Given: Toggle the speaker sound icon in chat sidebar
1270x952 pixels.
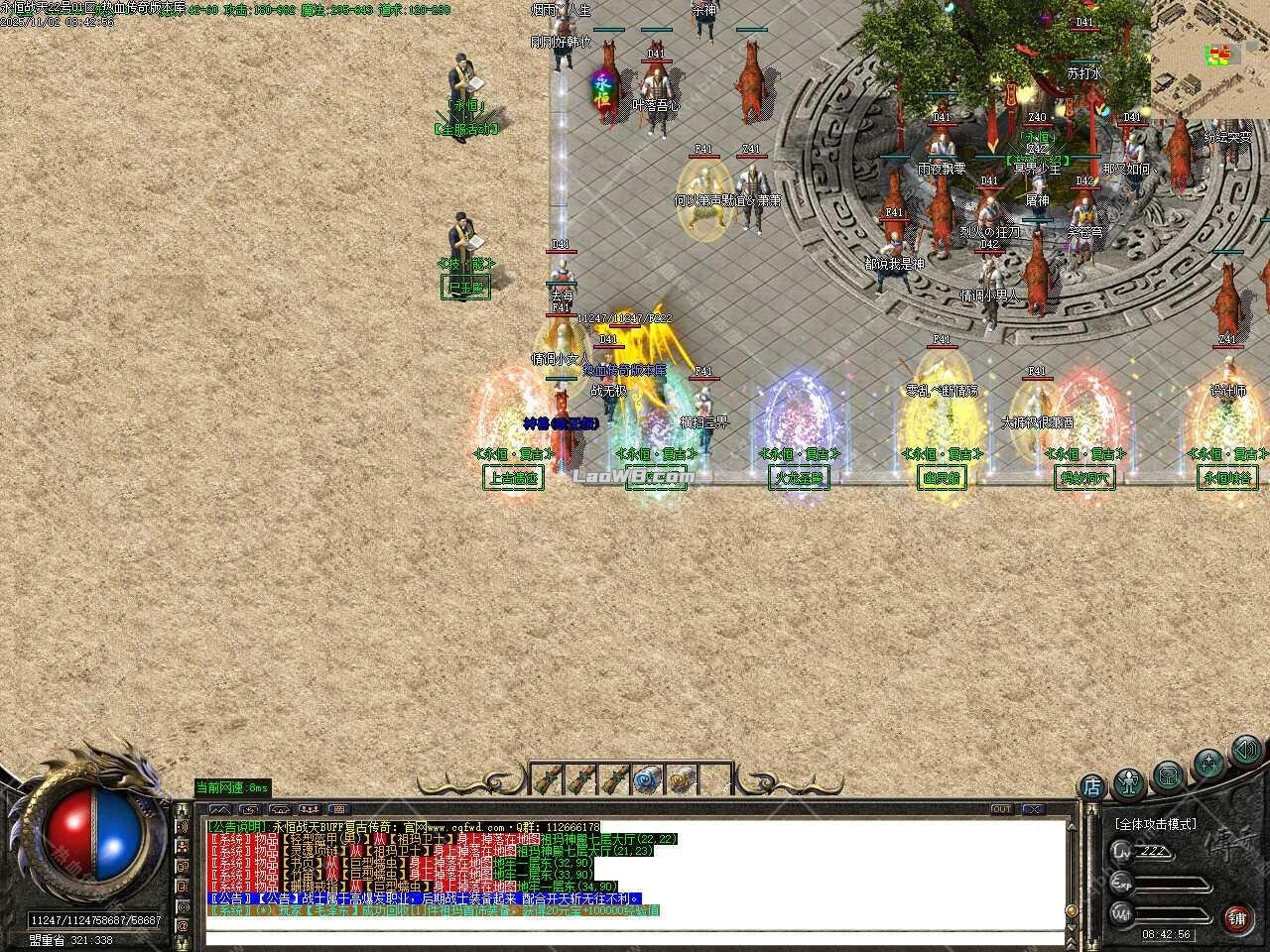Looking at the screenshot, I should tap(184, 826).
